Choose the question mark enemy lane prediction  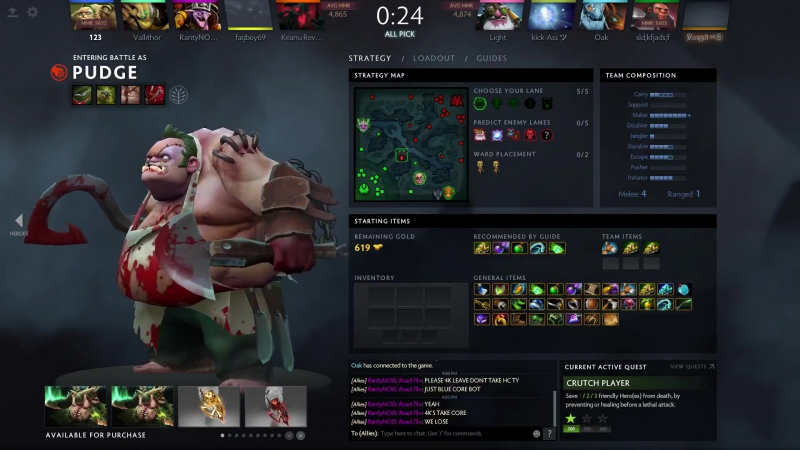pyautogui.click(x=546, y=135)
